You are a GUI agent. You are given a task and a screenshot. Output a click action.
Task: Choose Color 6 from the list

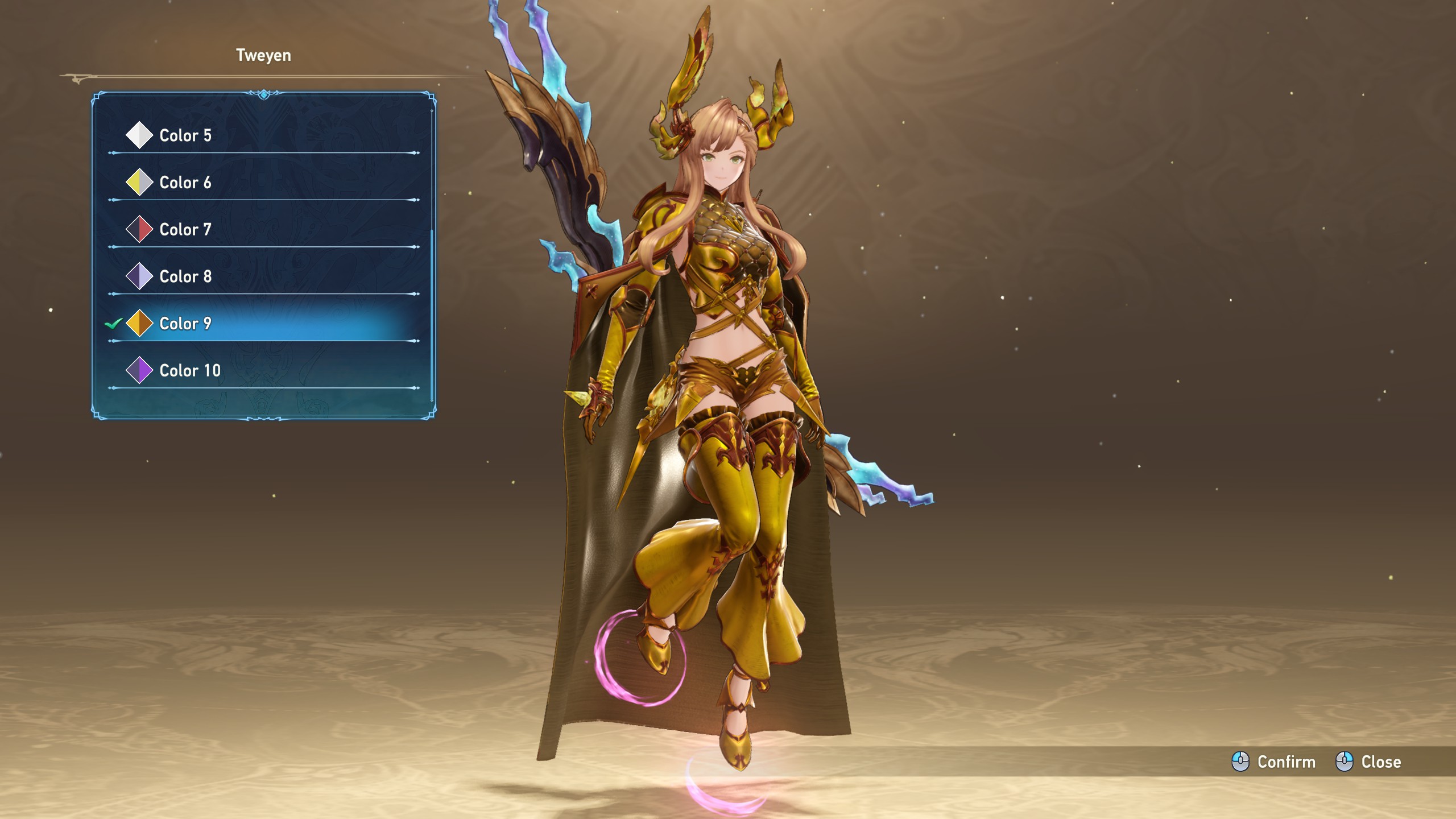tap(185, 183)
